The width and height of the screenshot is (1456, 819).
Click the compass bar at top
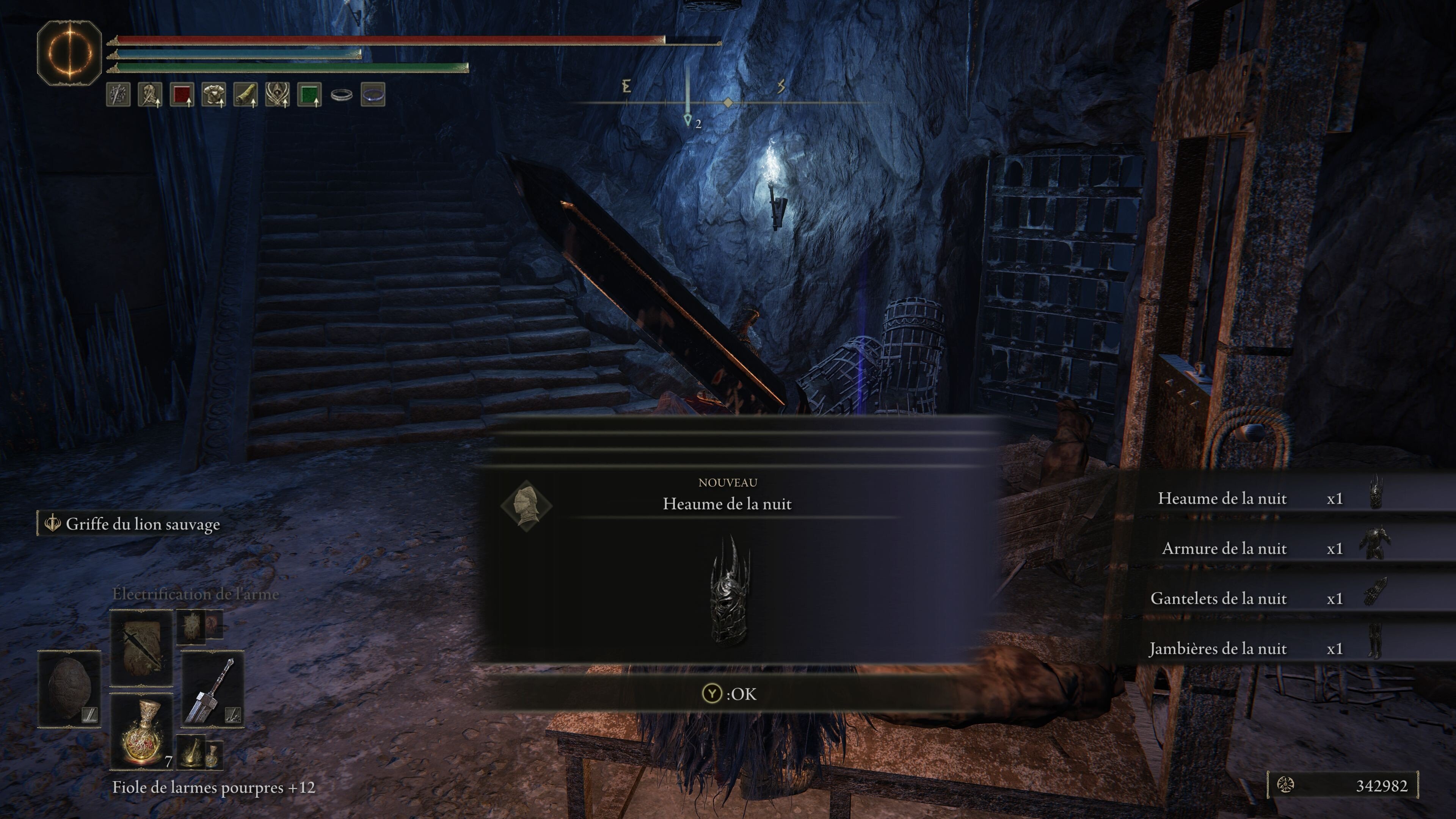728,102
